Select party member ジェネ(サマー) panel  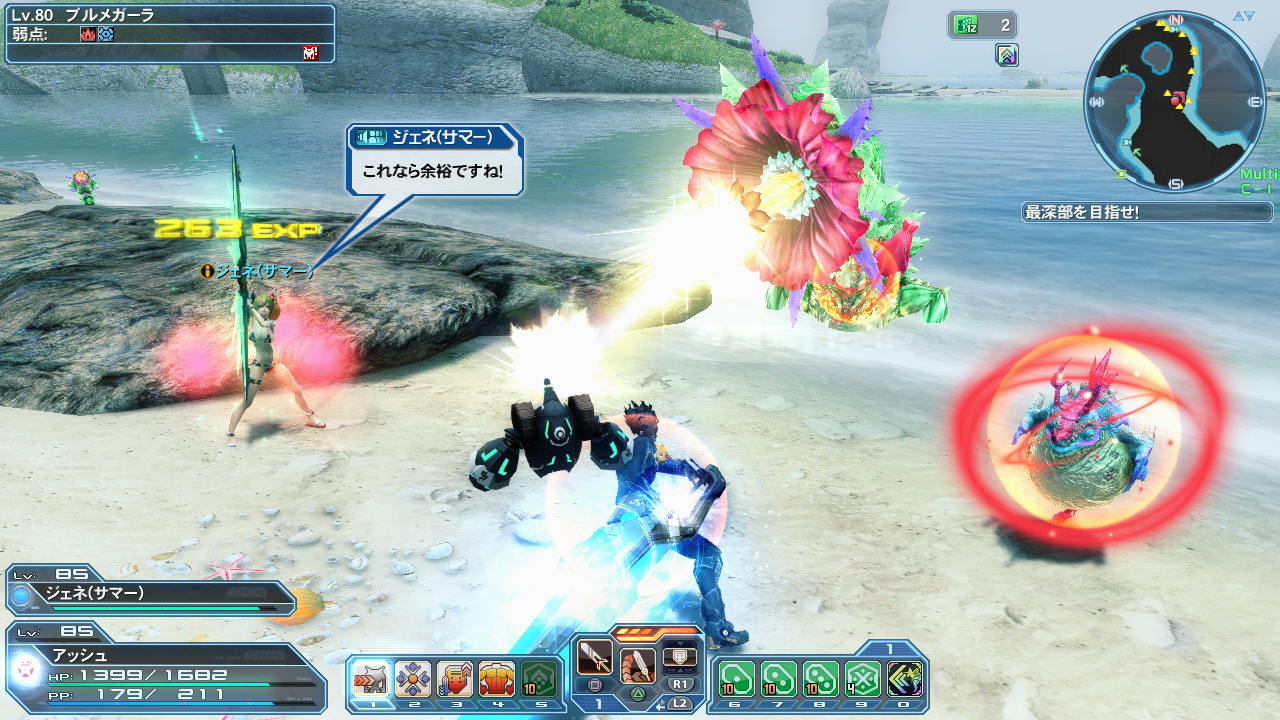coord(150,594)
